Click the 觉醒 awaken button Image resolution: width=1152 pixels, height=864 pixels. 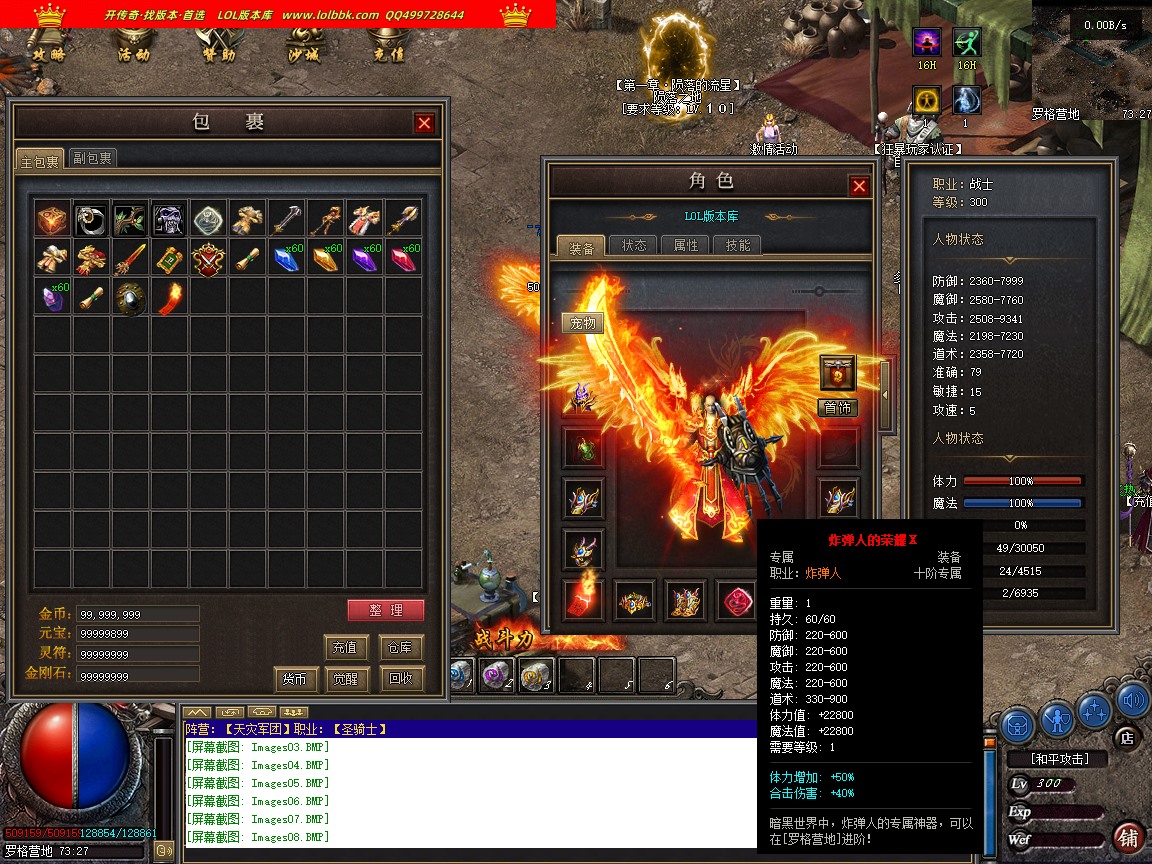[x=346, y=679]
